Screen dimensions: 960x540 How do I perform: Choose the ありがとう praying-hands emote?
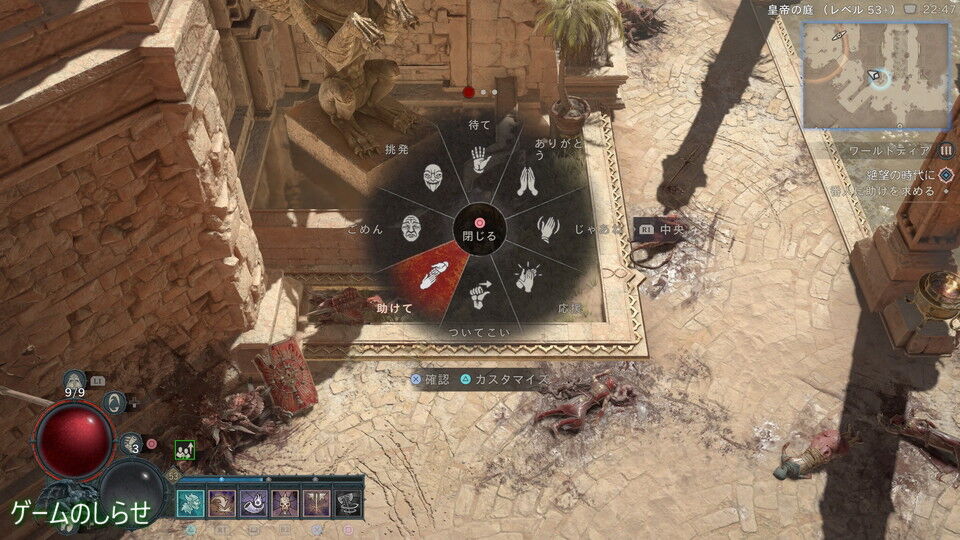(x=527, y=182)
